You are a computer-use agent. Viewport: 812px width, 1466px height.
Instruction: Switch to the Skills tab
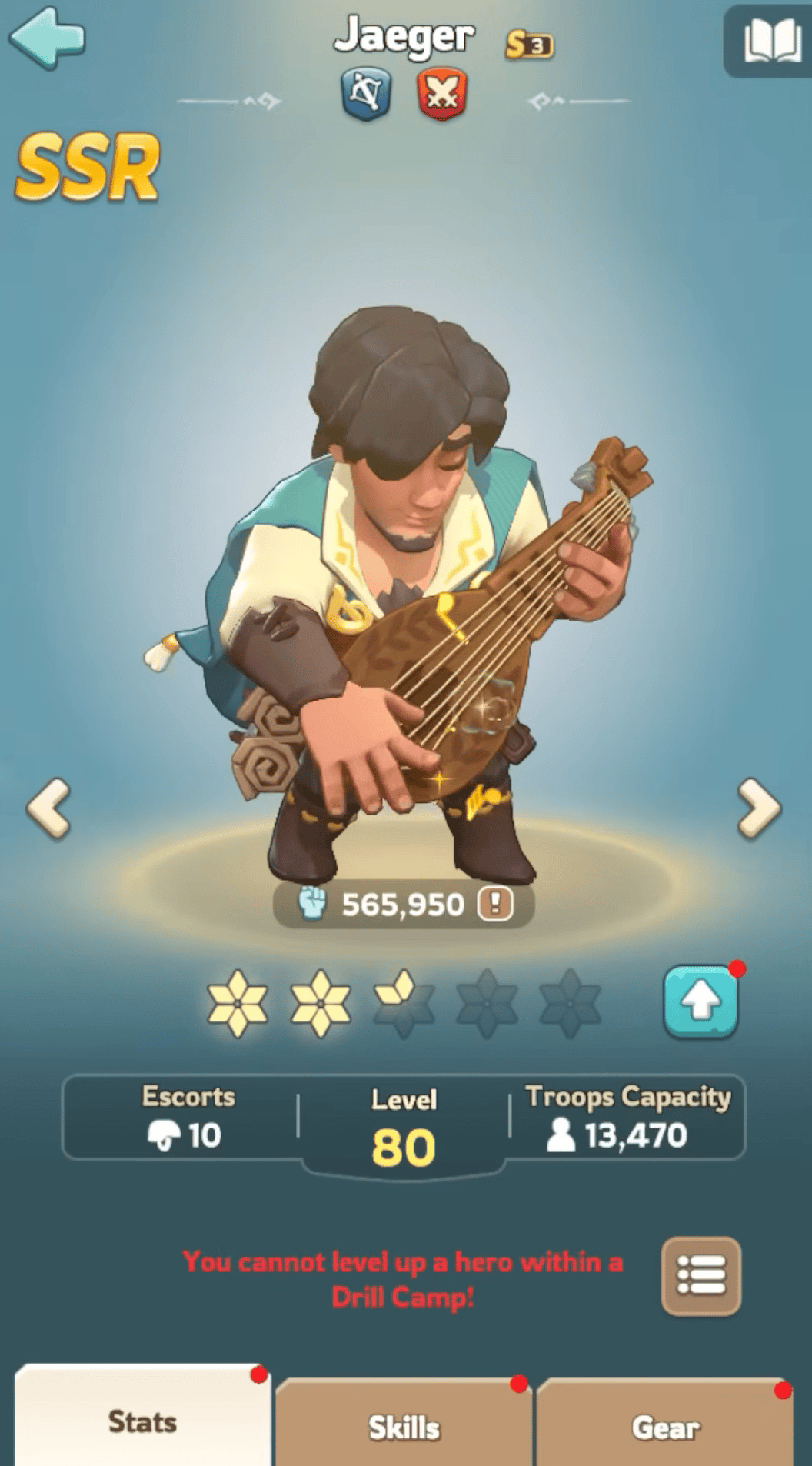[x=404, y=1427]
